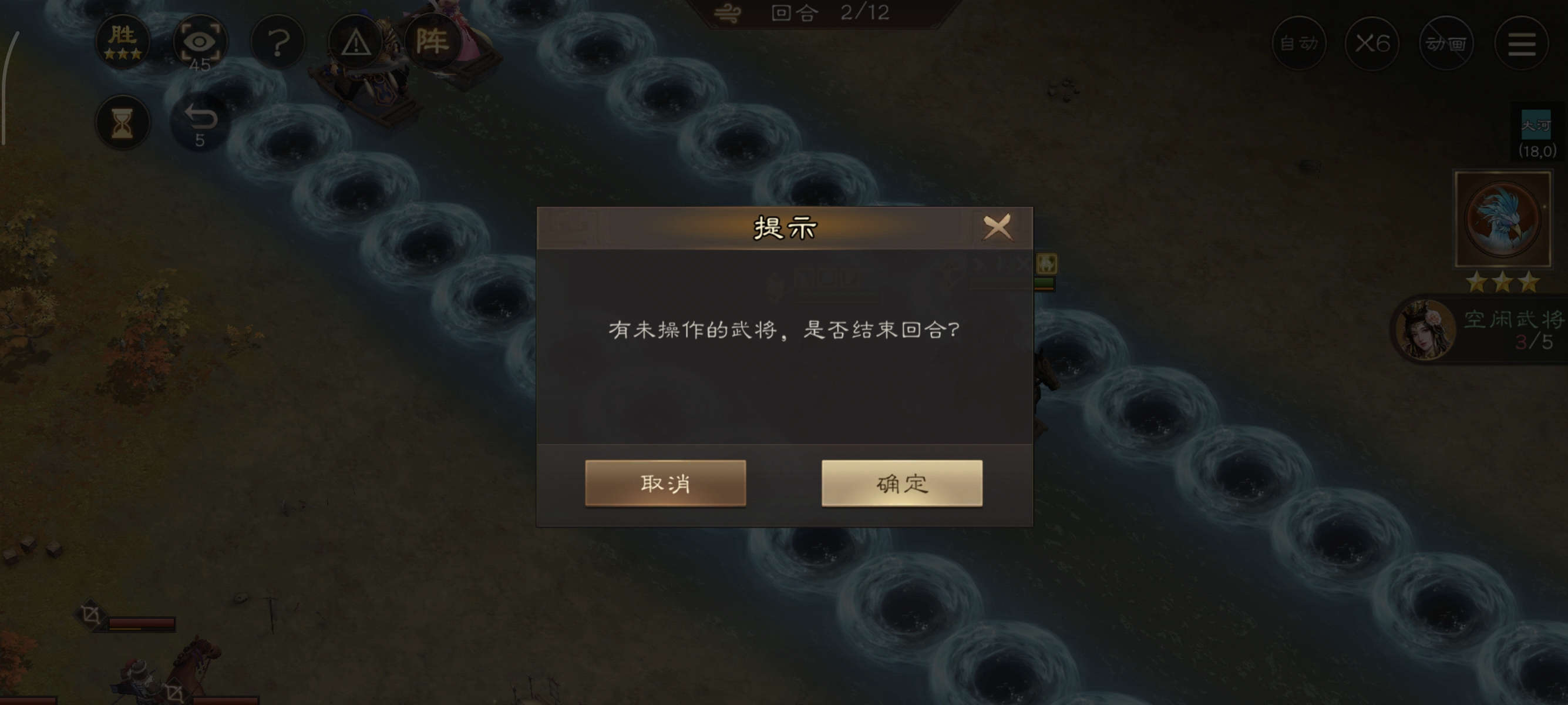Viewport: 1568px width, 705px height.
Task: Select the eye scouting icon showing 45
Action: pos(201,41)
